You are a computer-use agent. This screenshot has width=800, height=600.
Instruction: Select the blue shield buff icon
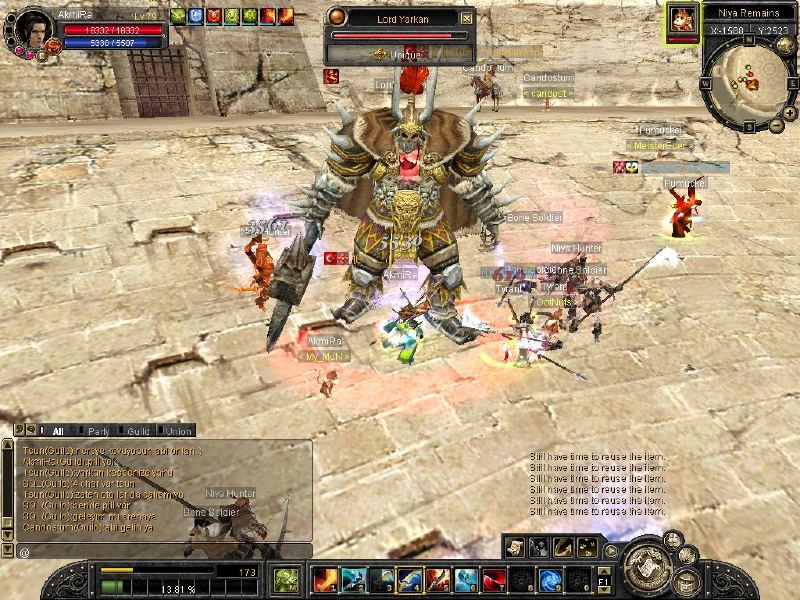(x=195, y=16)
